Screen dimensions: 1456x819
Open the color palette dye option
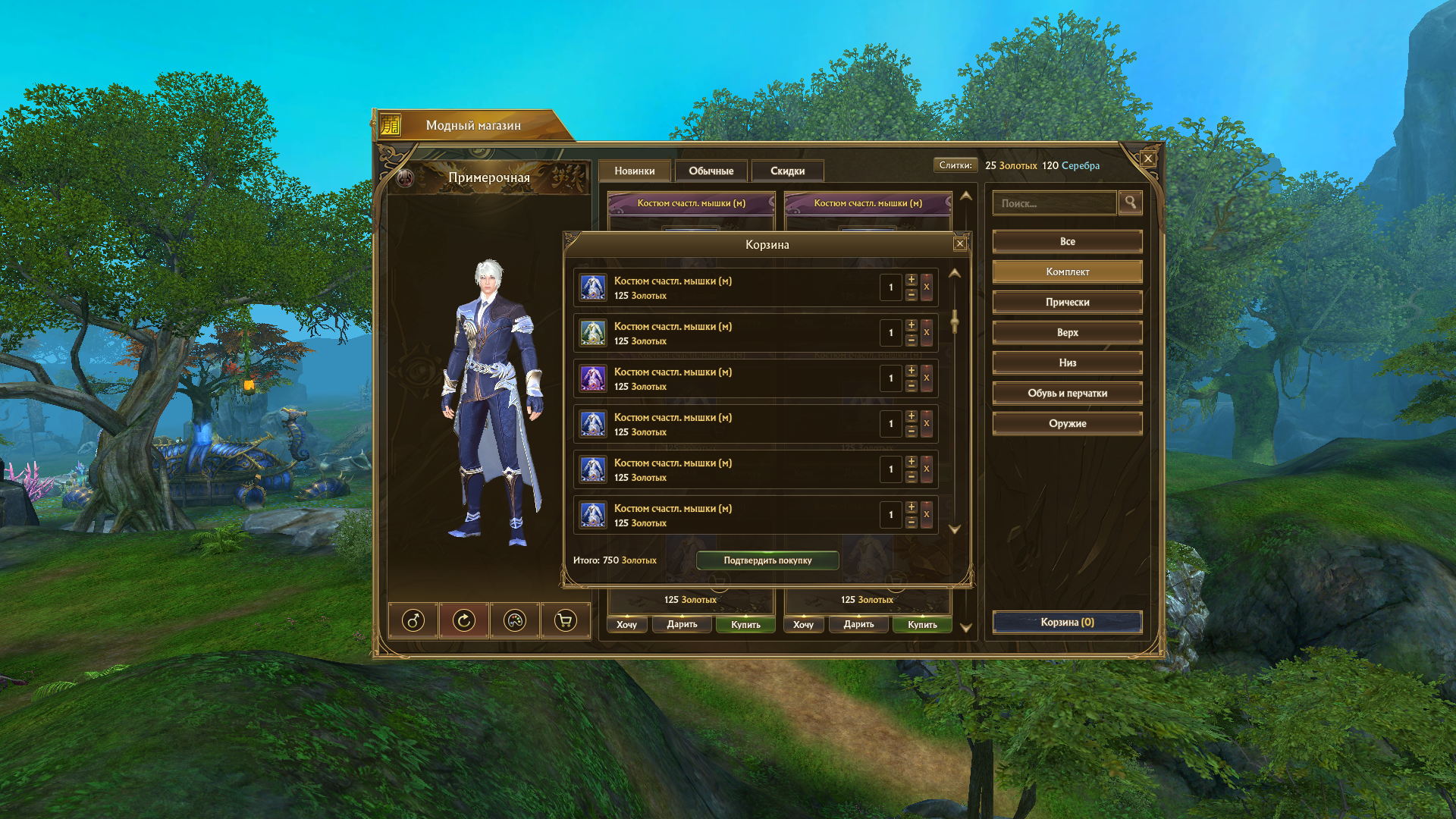pos(515,621)
